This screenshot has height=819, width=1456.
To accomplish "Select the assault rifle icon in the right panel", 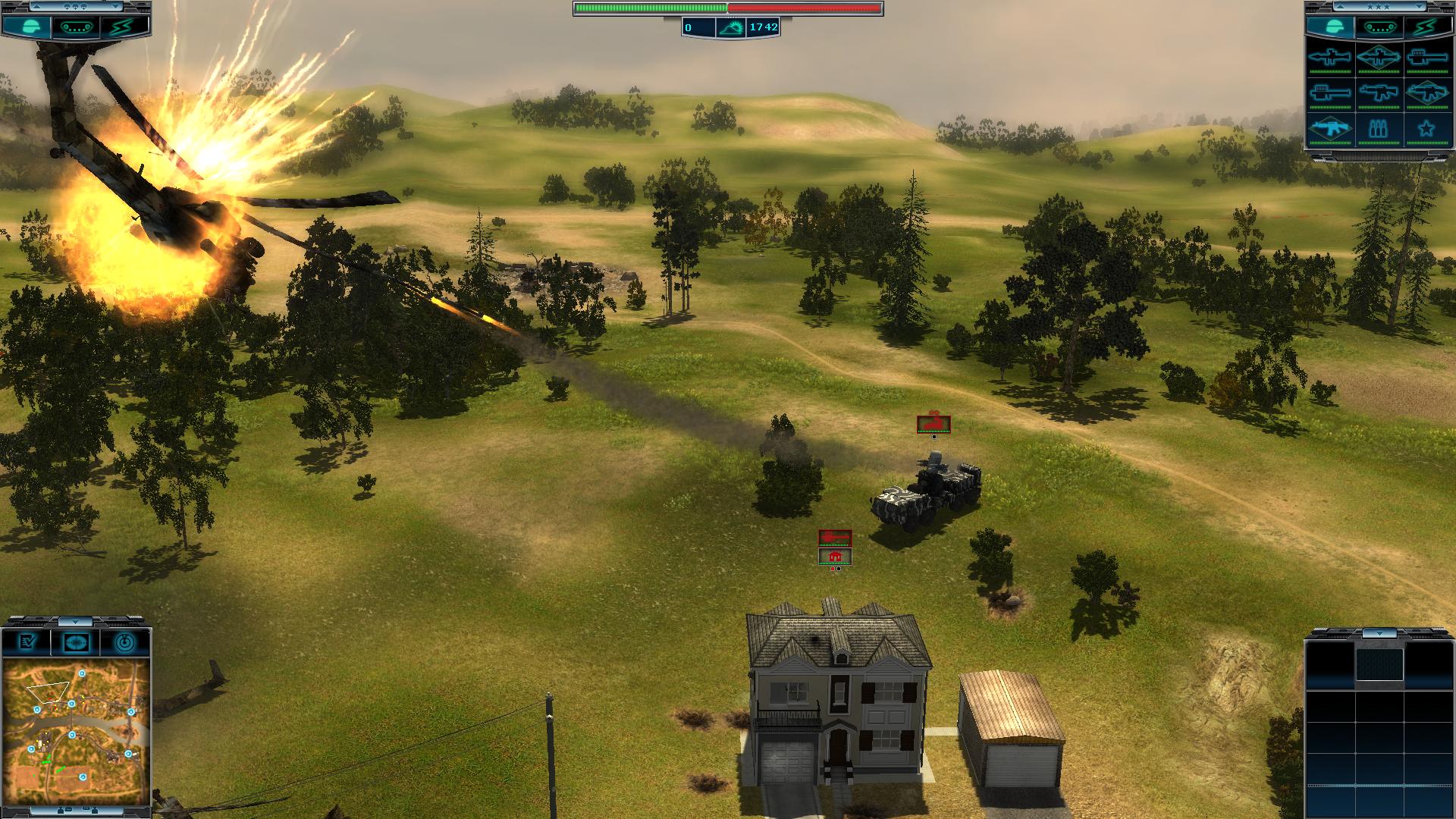I will click(x=1380, y=93).
